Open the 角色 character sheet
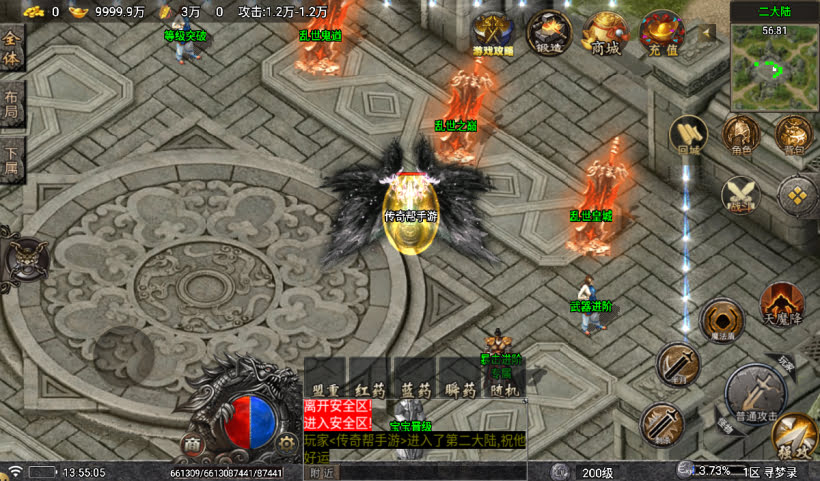The width and height of the screenshot is (820, 481). point(741,136)
